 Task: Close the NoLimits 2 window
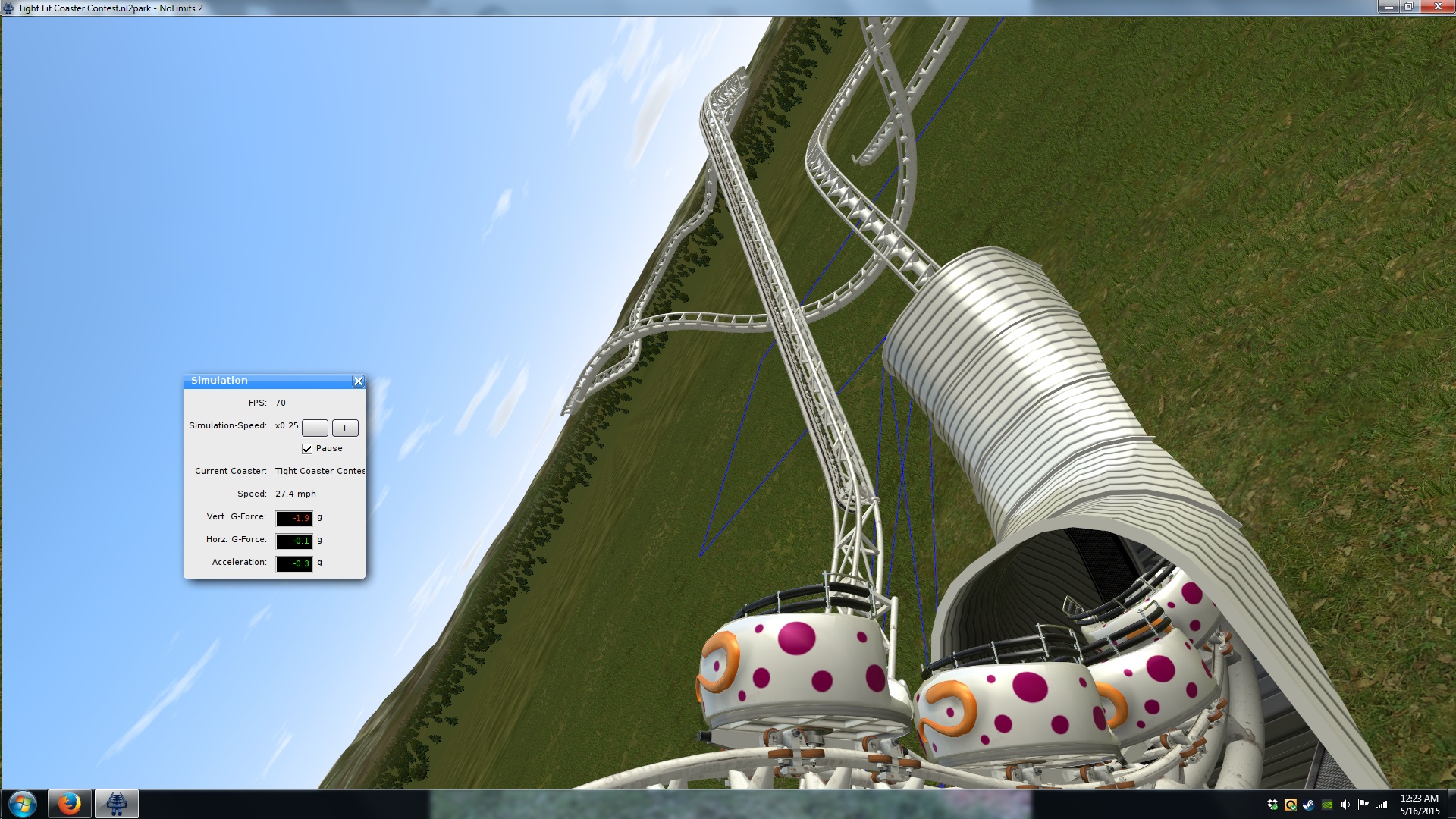[x=1436, y=7]
